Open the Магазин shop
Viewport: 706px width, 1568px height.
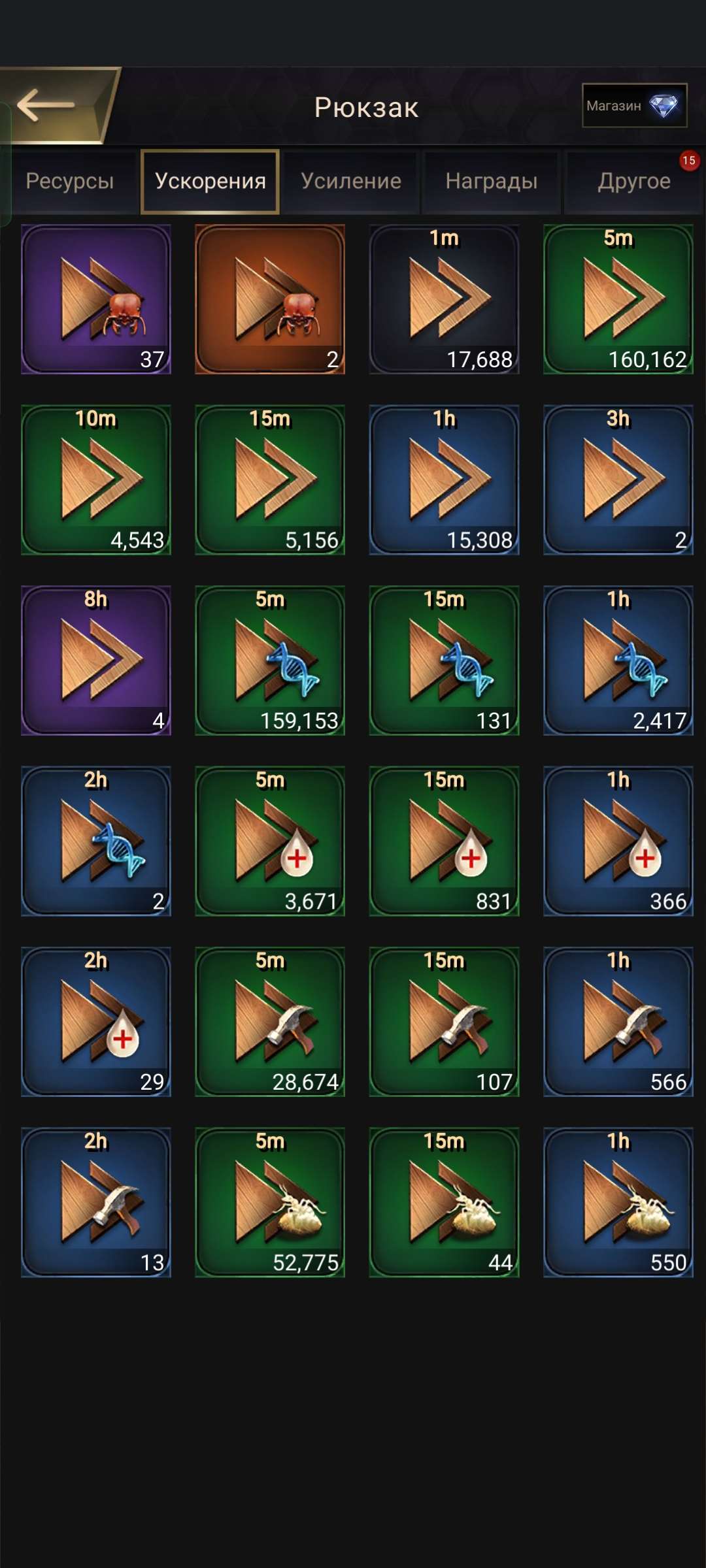633,105
